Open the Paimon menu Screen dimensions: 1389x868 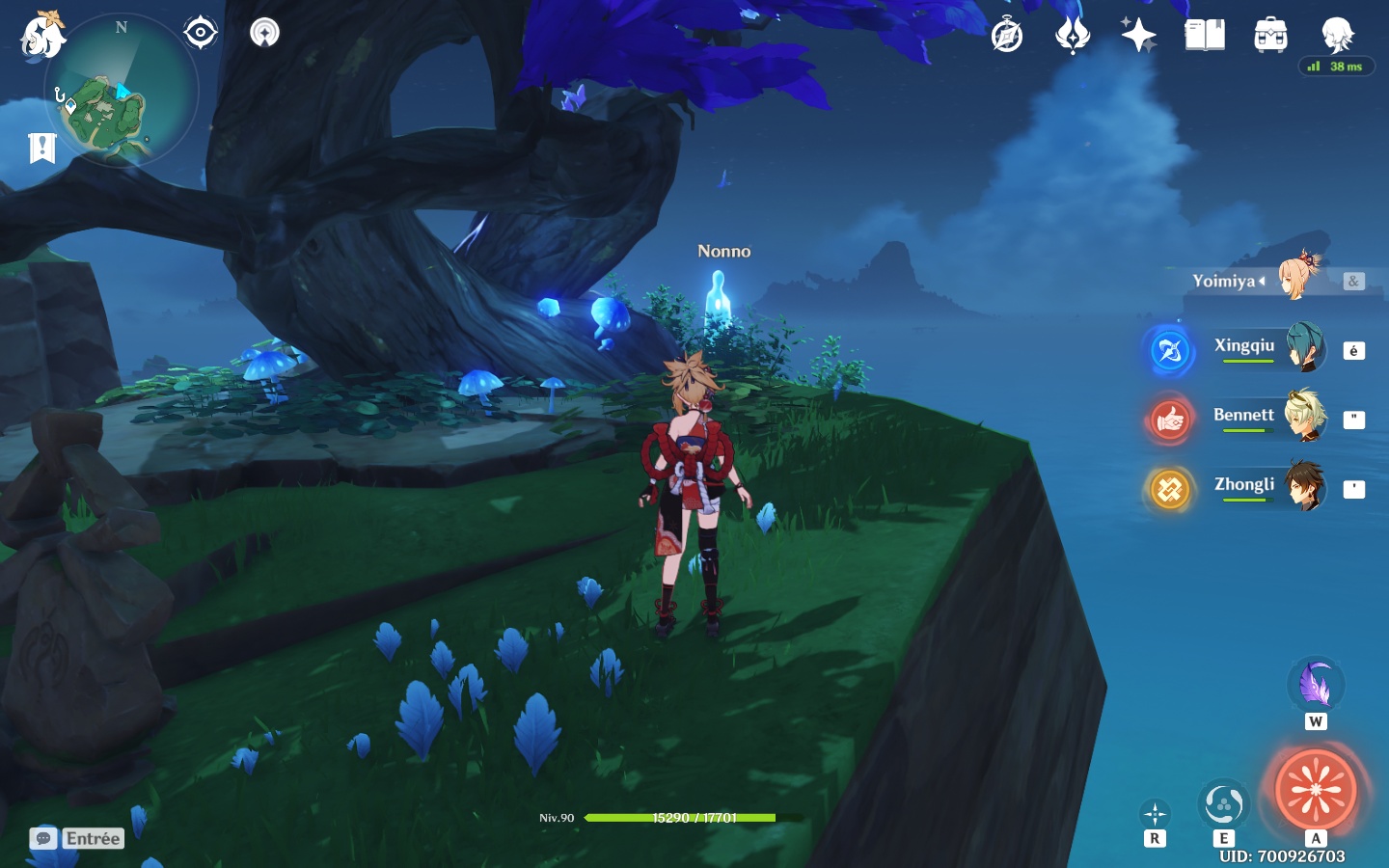42,36
